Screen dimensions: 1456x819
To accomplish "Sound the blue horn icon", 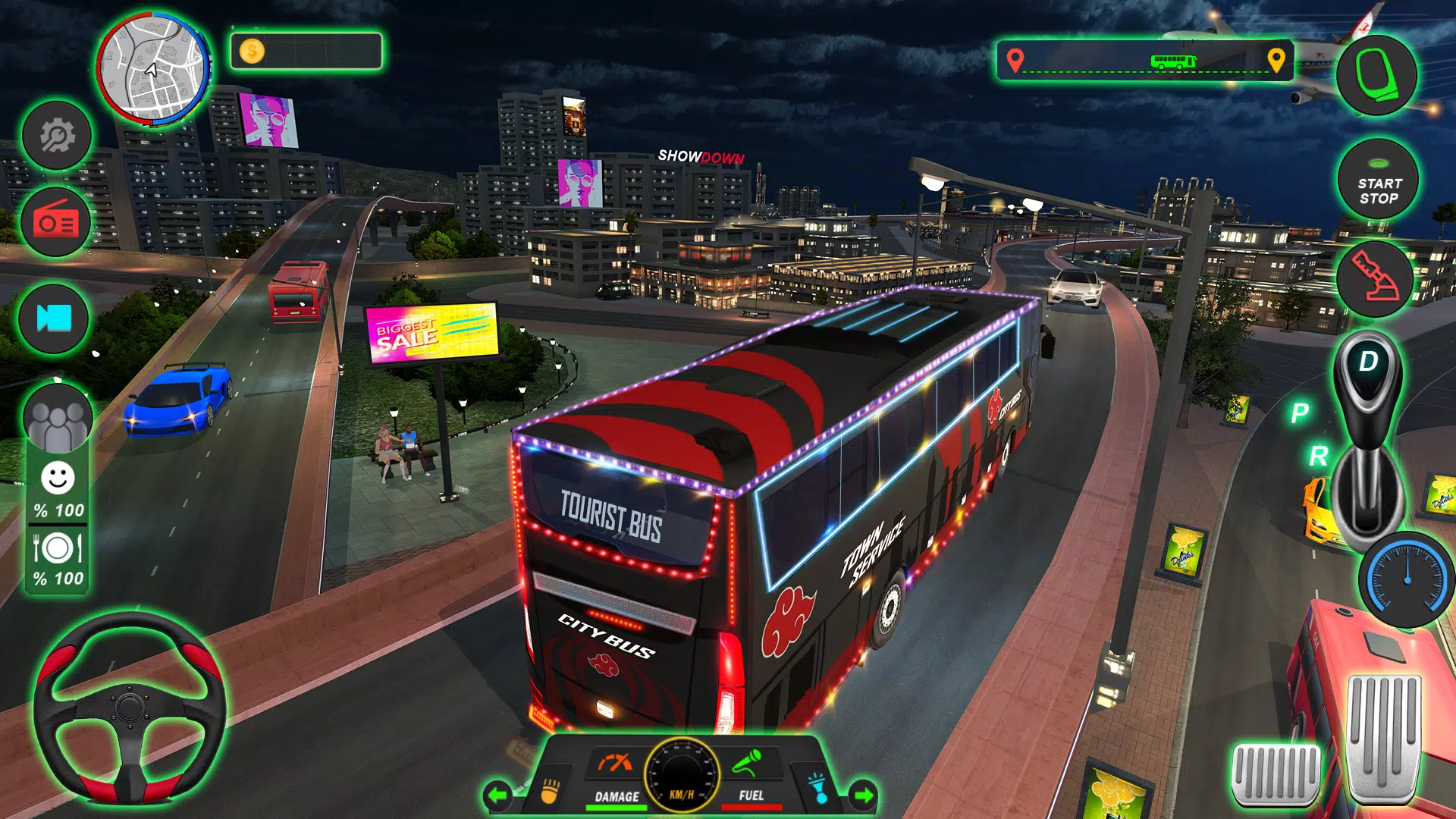I will pyautogui.click(x=819, y=789).
